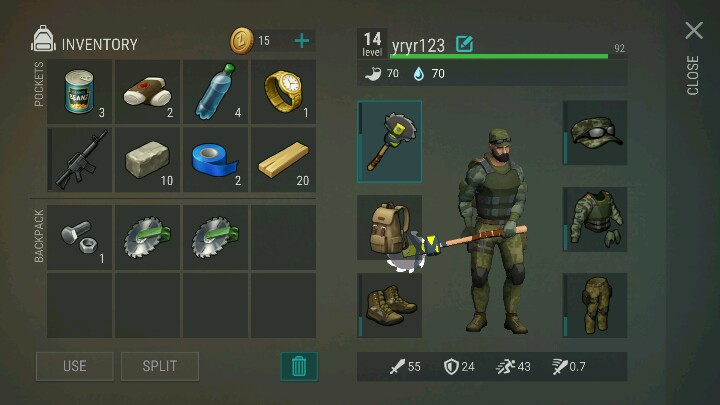Screen dimensions: 720x405
Task: Add more coins with the plus button
Action: [x=302, y=41]
